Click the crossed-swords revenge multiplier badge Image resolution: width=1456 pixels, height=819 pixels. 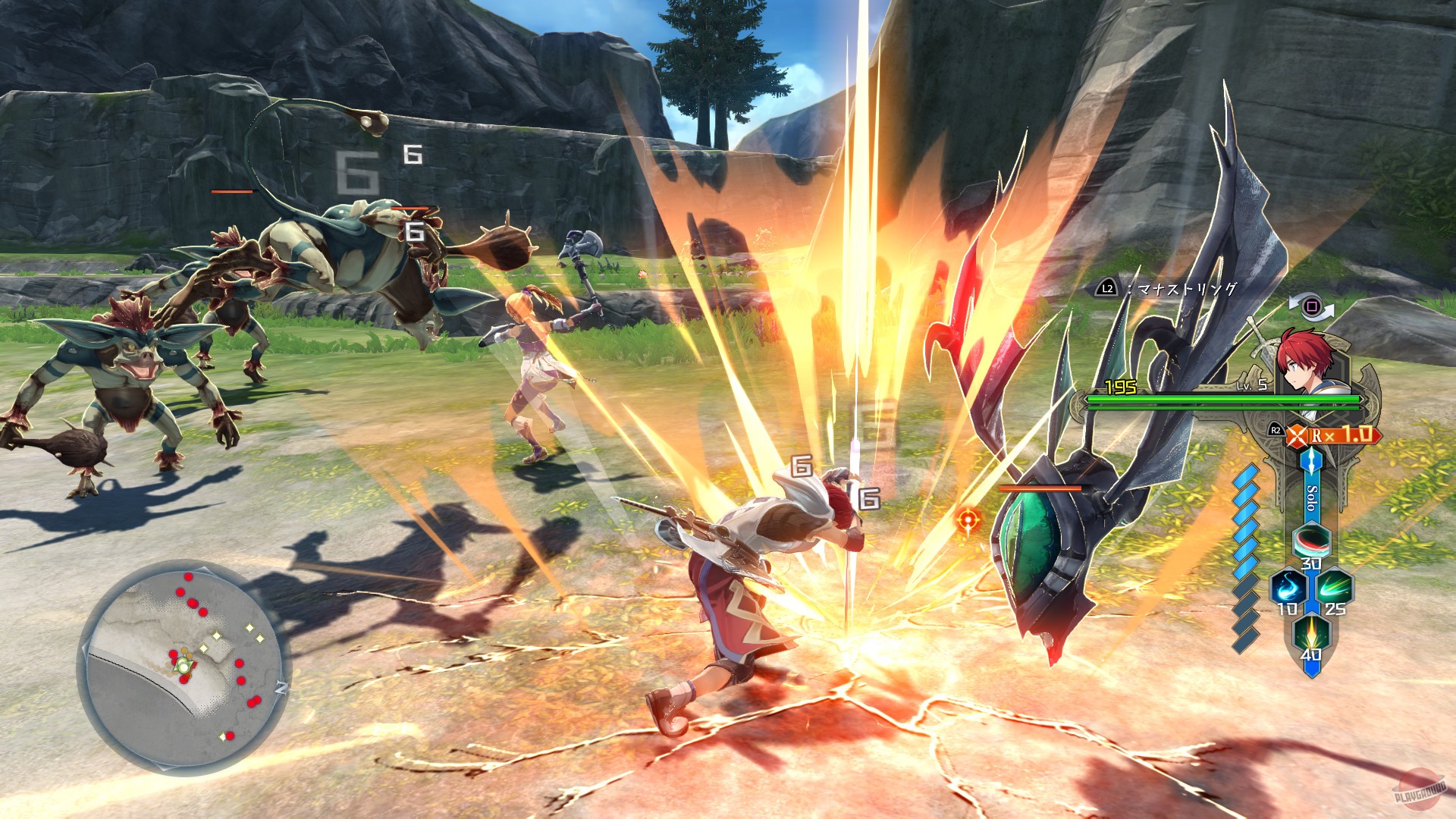coord(1298,435)
